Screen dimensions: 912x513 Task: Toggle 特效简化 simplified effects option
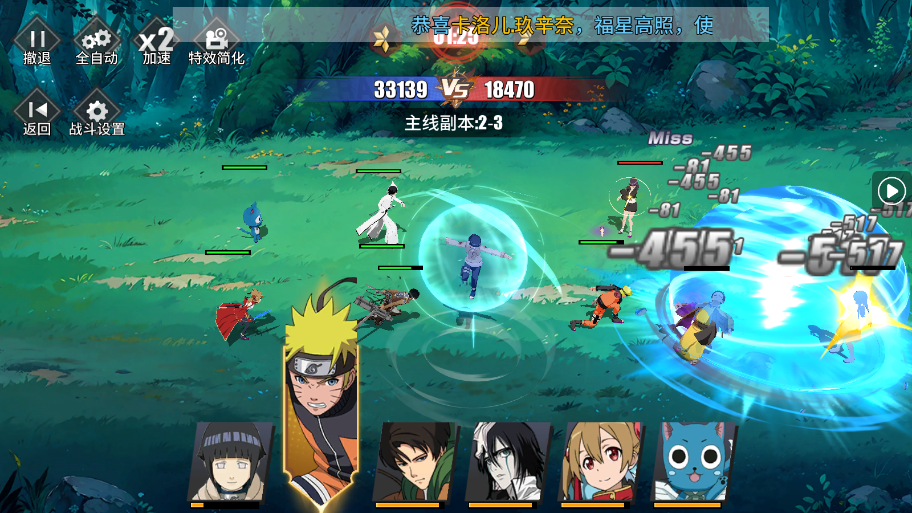[216, 41]
